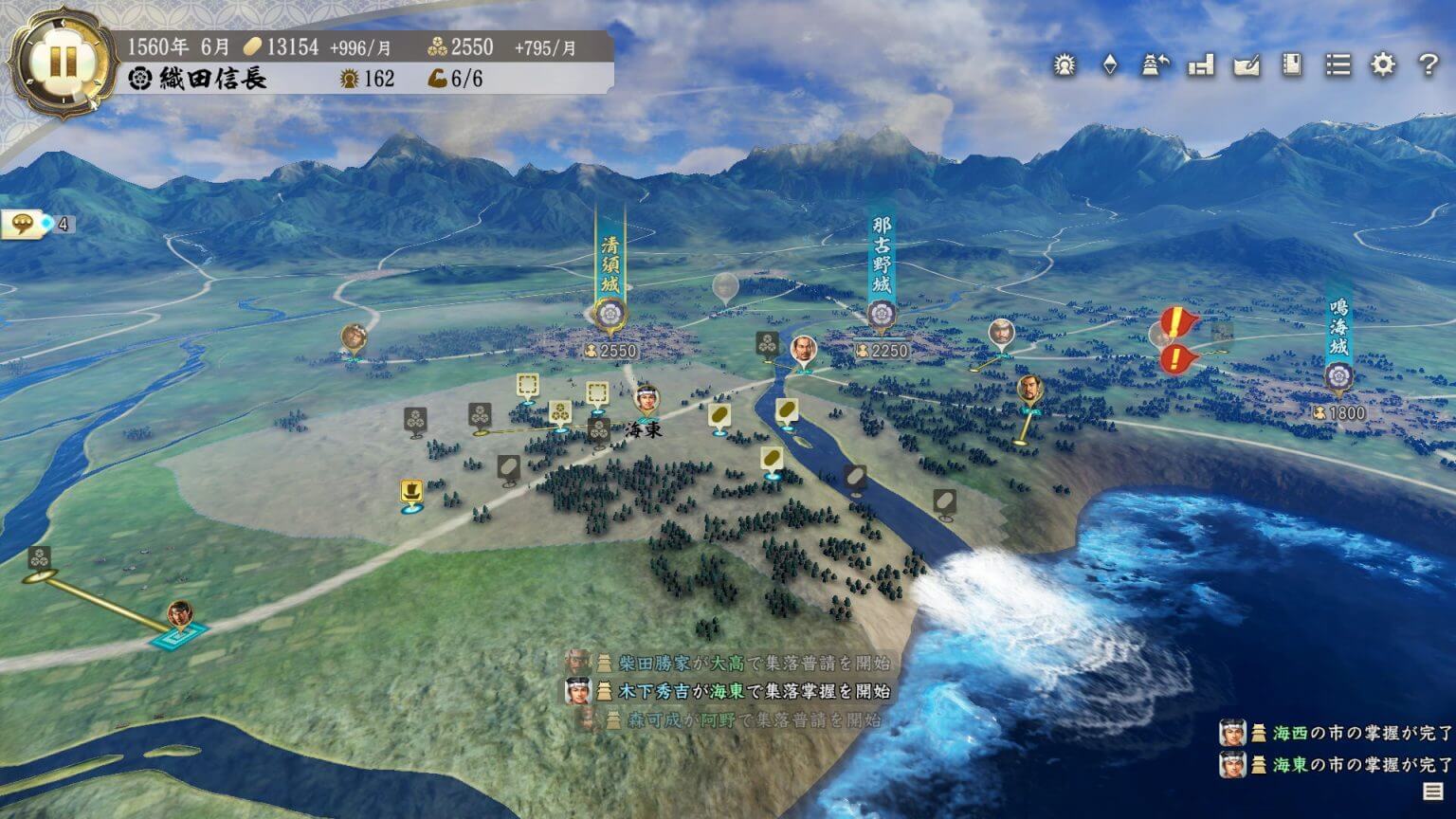This screenshot has height=819, width=1456.
Task: Open the question mark help
Action: (1429, 65)
